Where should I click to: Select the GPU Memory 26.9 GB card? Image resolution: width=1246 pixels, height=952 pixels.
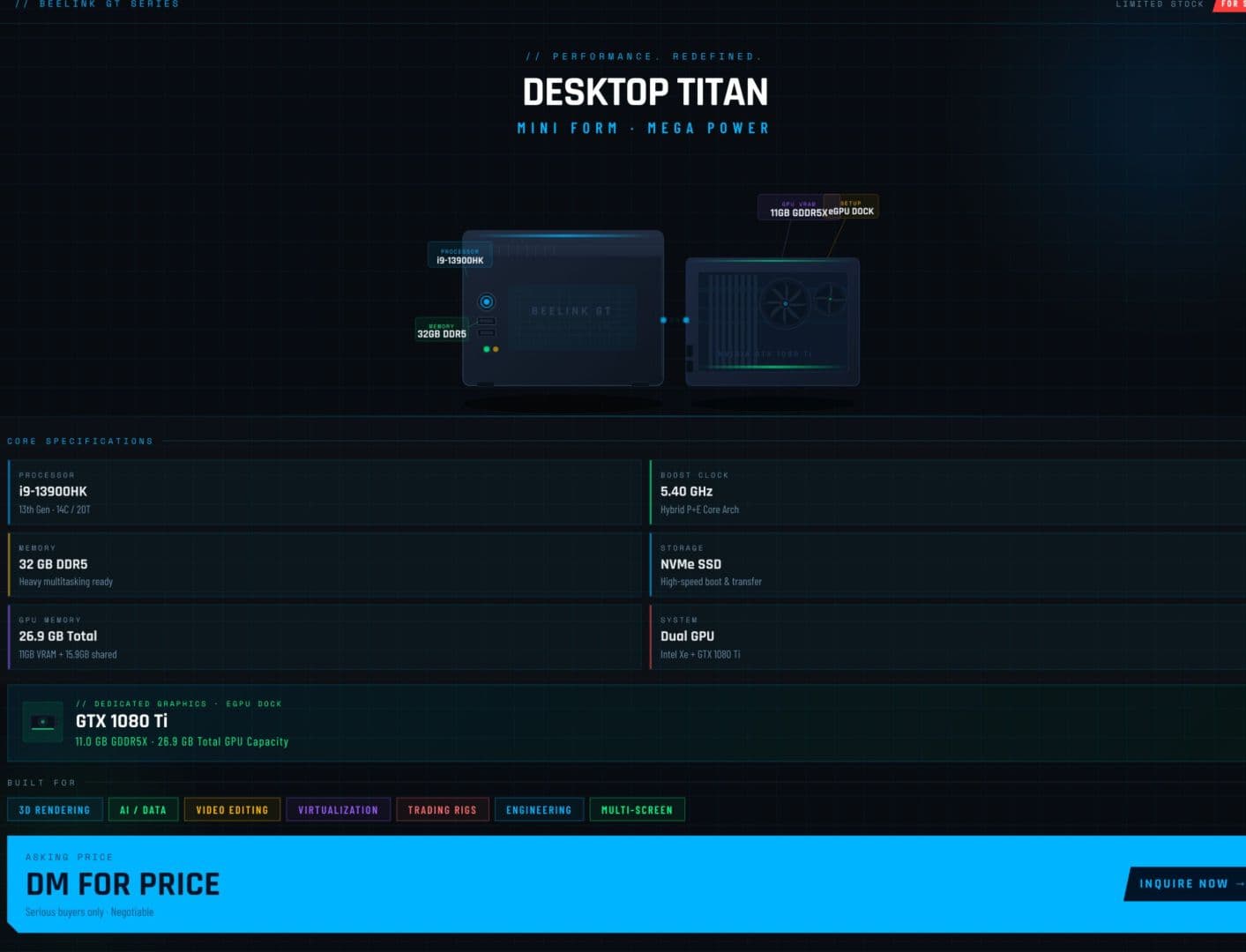coord(325,636)
